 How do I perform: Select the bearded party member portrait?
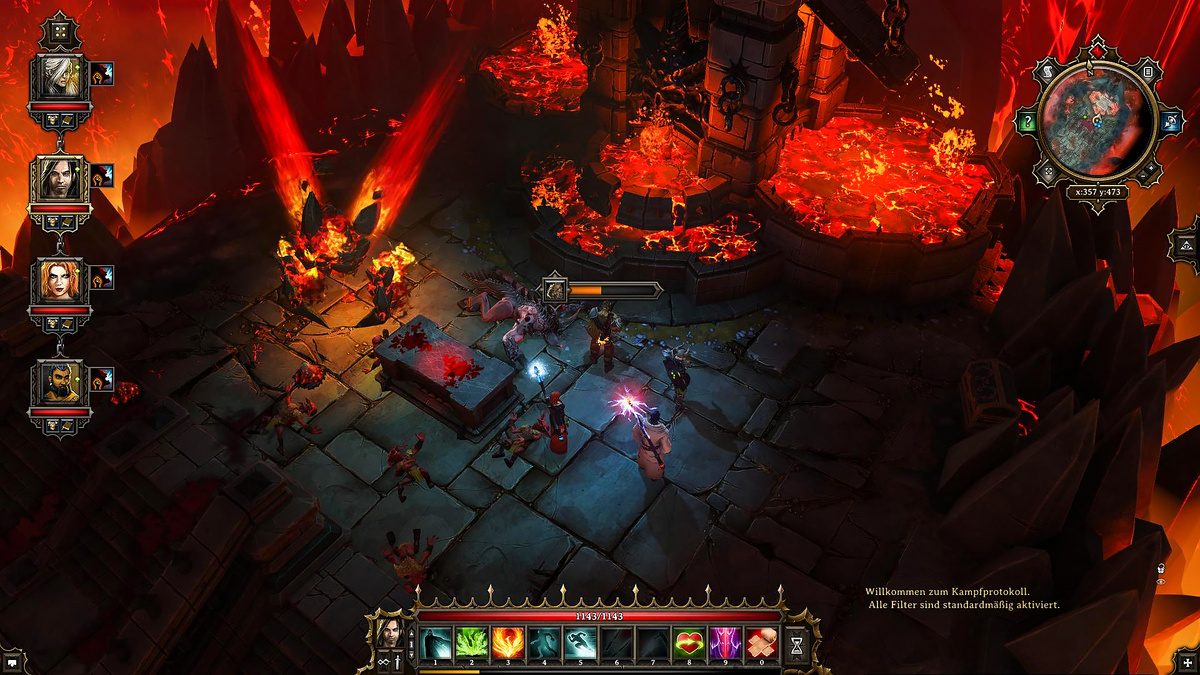(x=60, y=383)
